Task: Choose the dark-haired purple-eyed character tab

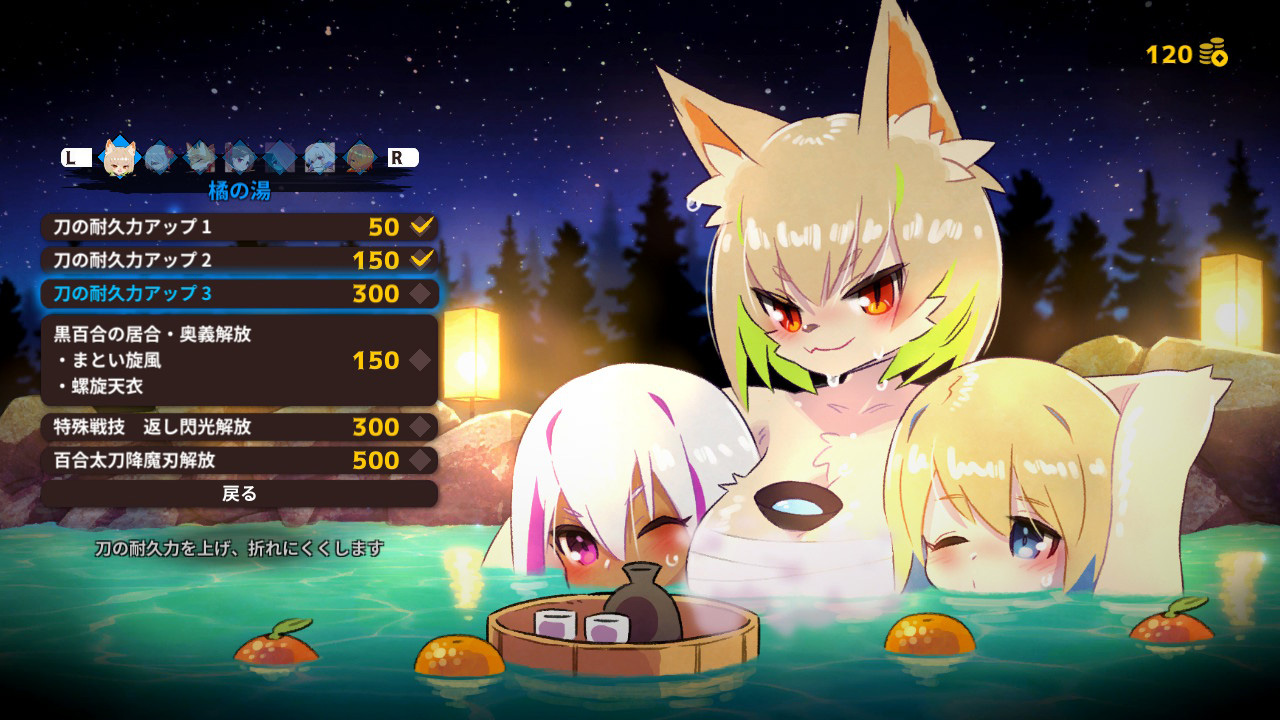Action: tap(240, 157)
